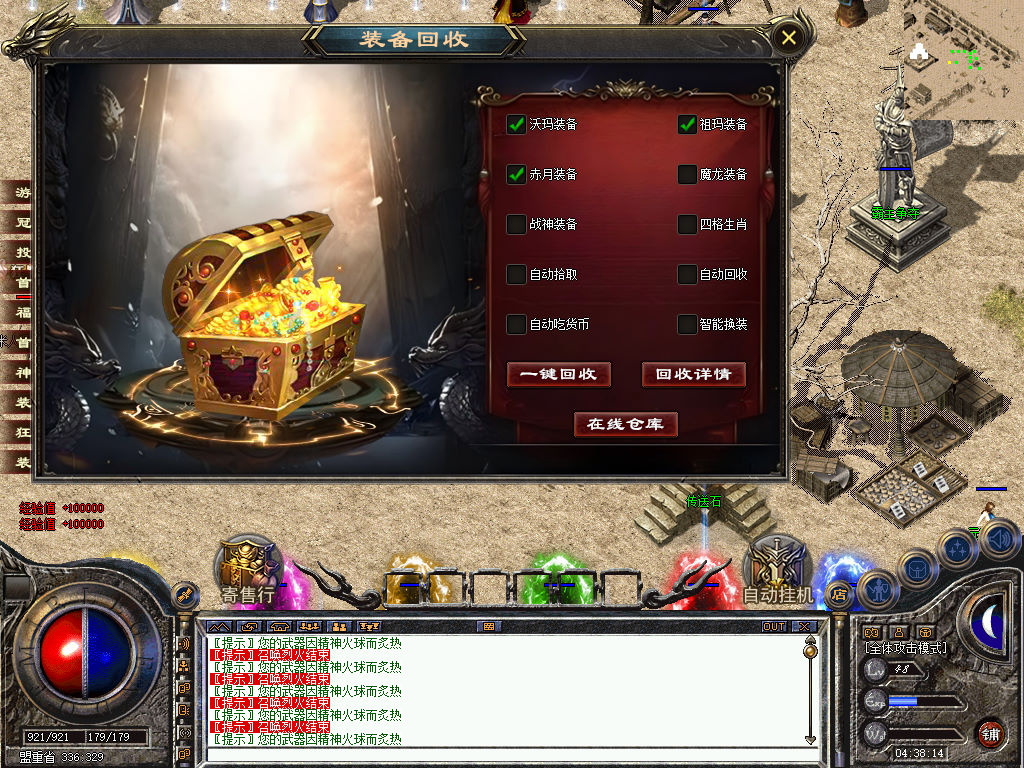Click the 一键回收 button
Image resolution: width=1024 pixels, height=768 pixels.
tap(558, 375)
